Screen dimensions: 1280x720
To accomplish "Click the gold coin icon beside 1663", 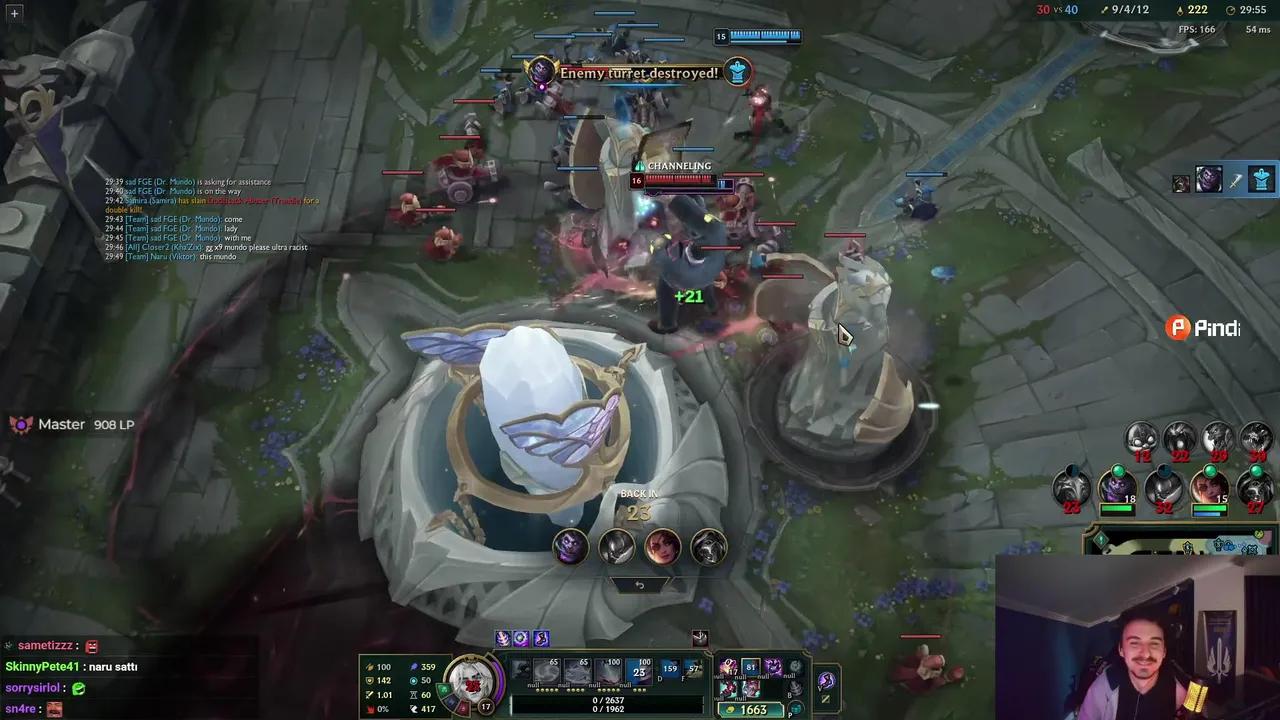I will tap(730, 709).
